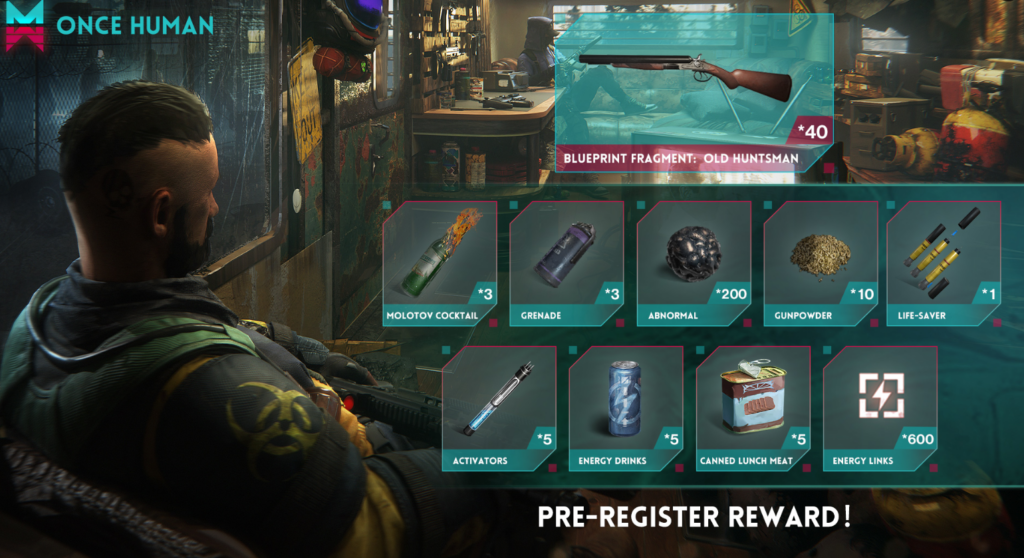The height and width of the screenshot is (558, 1024).
Task: Pick the Energy Links reward tile
Action: pyautogui.click(x=880, y=407)
